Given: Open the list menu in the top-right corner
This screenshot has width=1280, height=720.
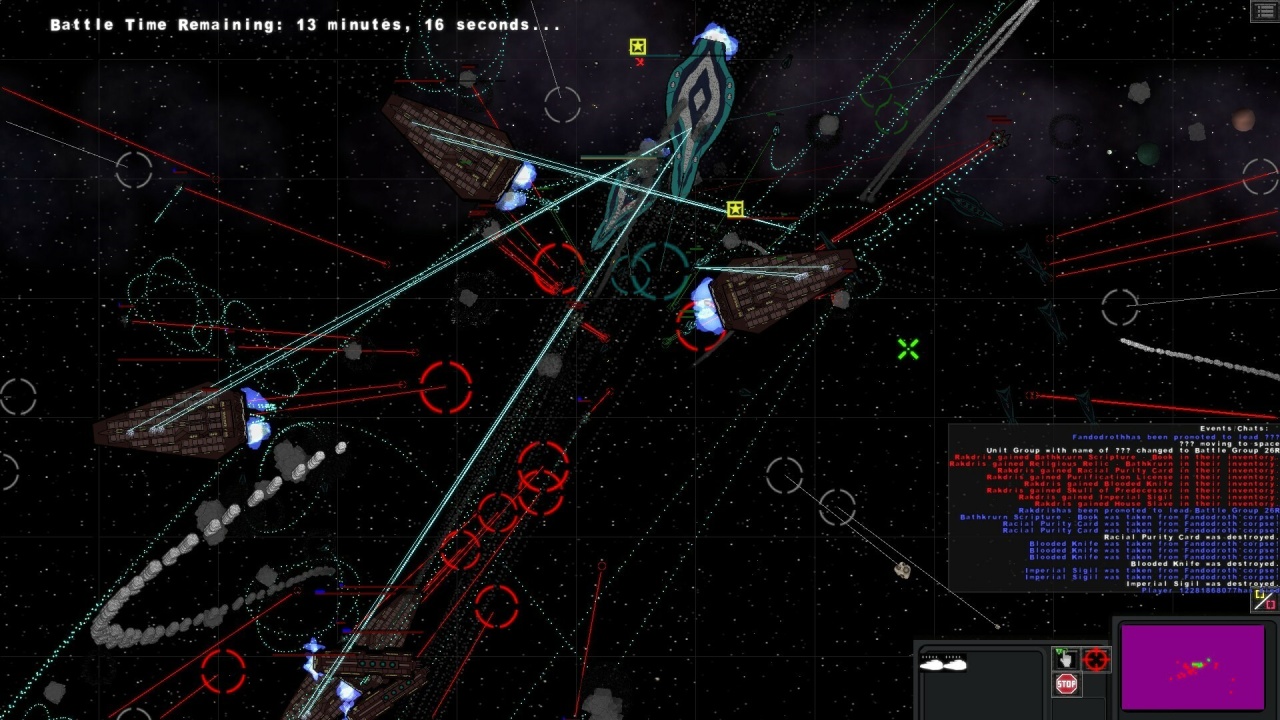Looking at the screenshot, I should click(1264, 11).
